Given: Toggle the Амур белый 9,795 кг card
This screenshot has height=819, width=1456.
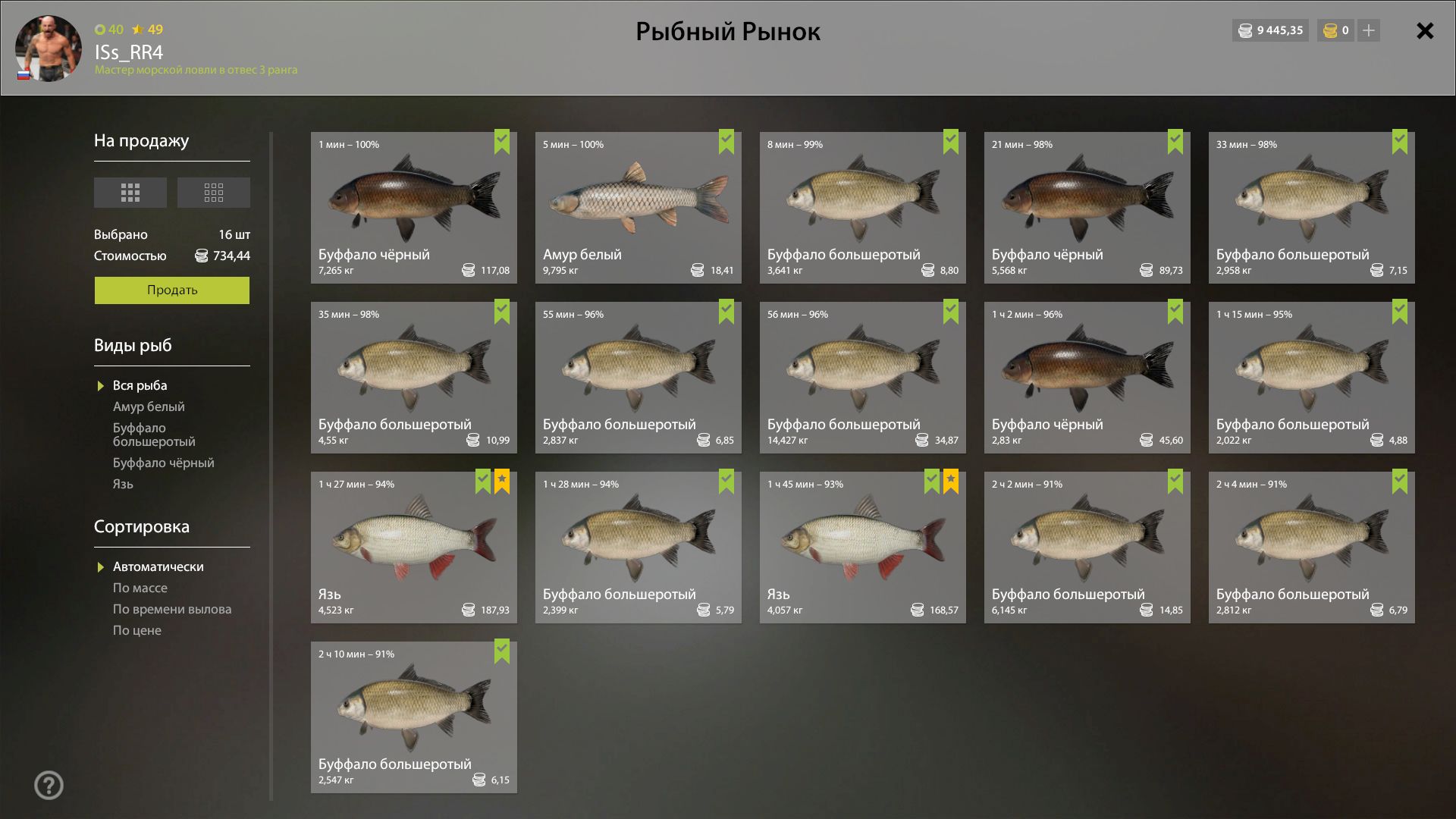Looking at the screenshot, I should (638, 208).
